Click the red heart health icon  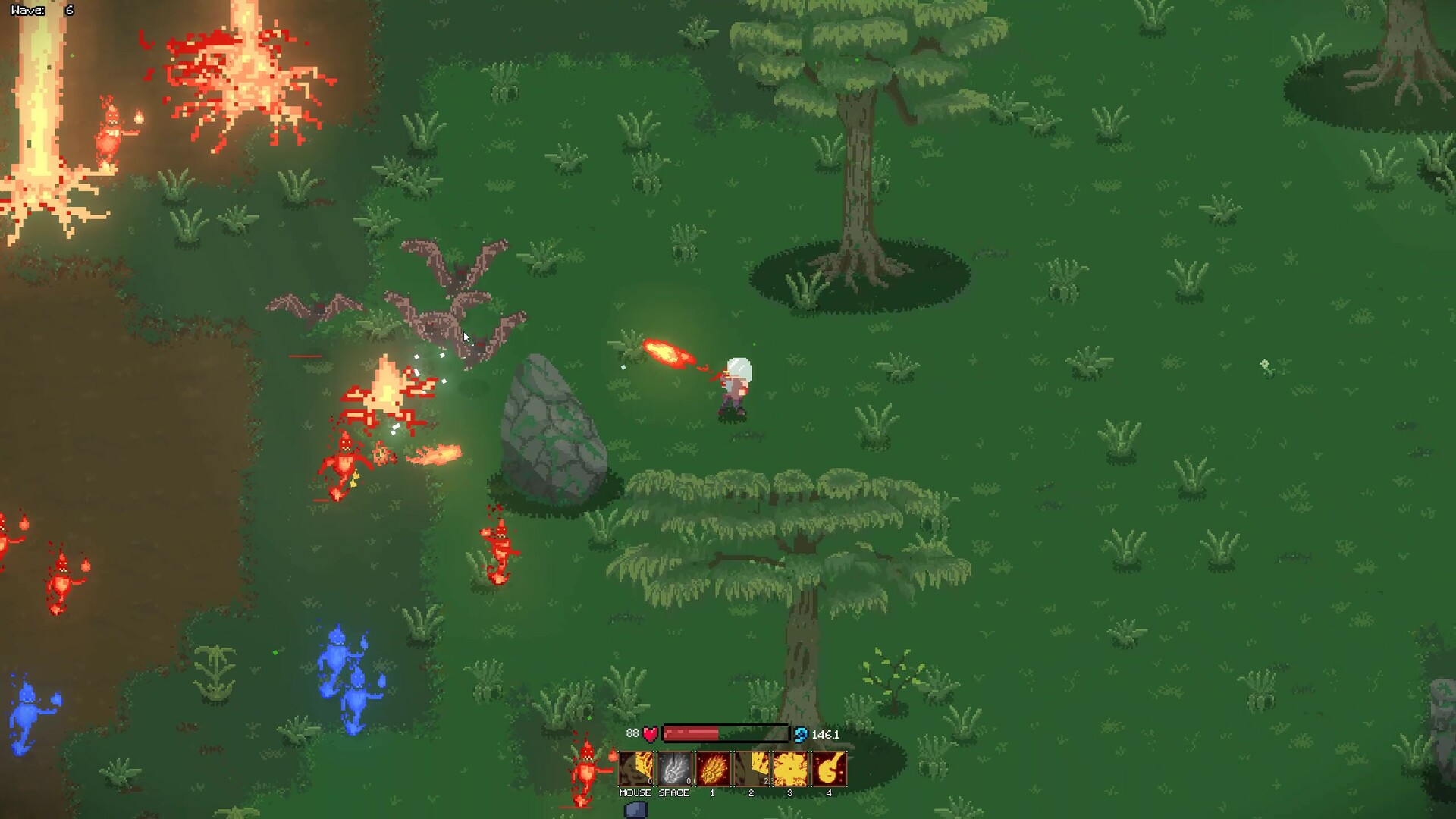click(x=651, y=733)
